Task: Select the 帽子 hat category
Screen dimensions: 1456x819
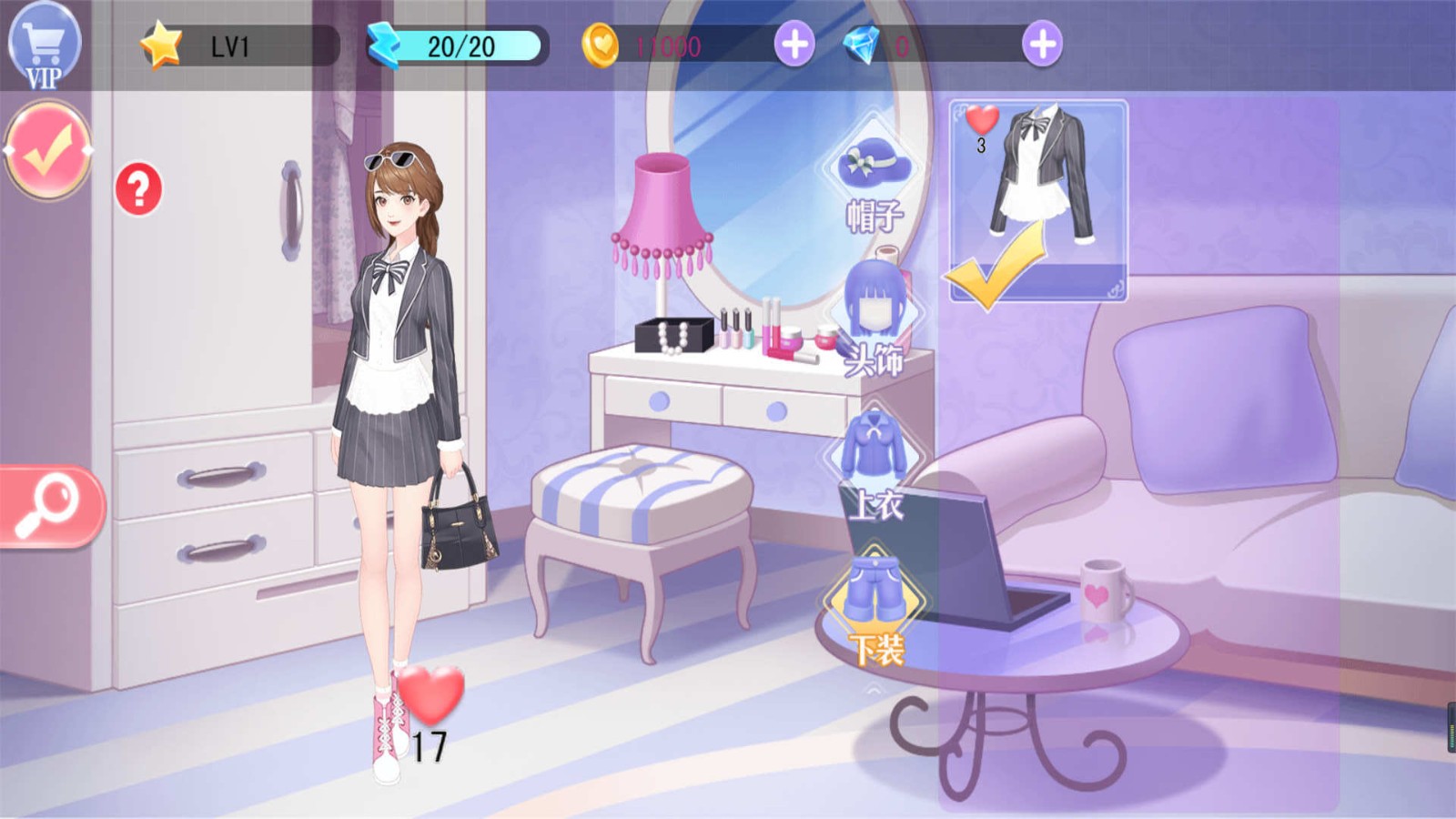Action: pos(875,182)
